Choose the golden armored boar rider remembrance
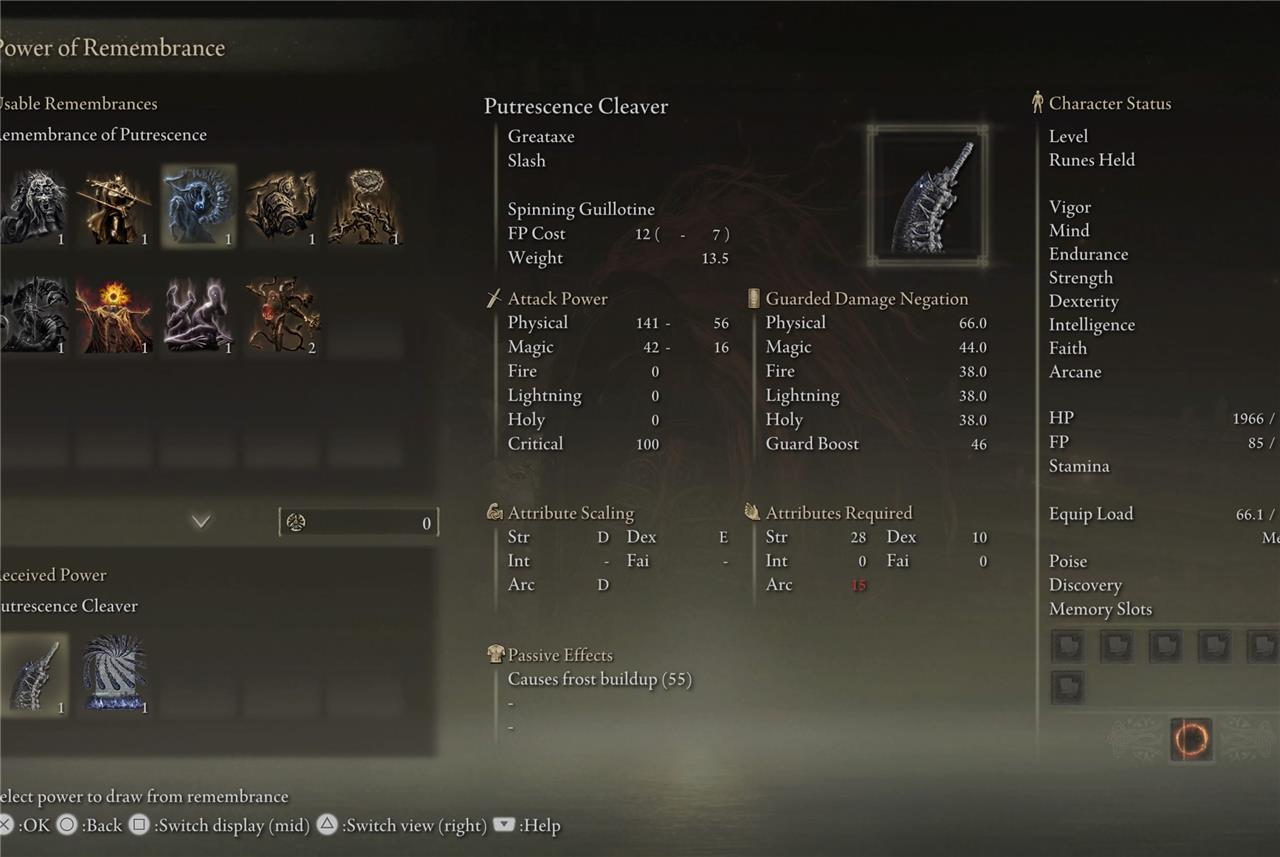Image resolution: width=1280 pixels, height=857 pixels. click(x=283, y=206)
